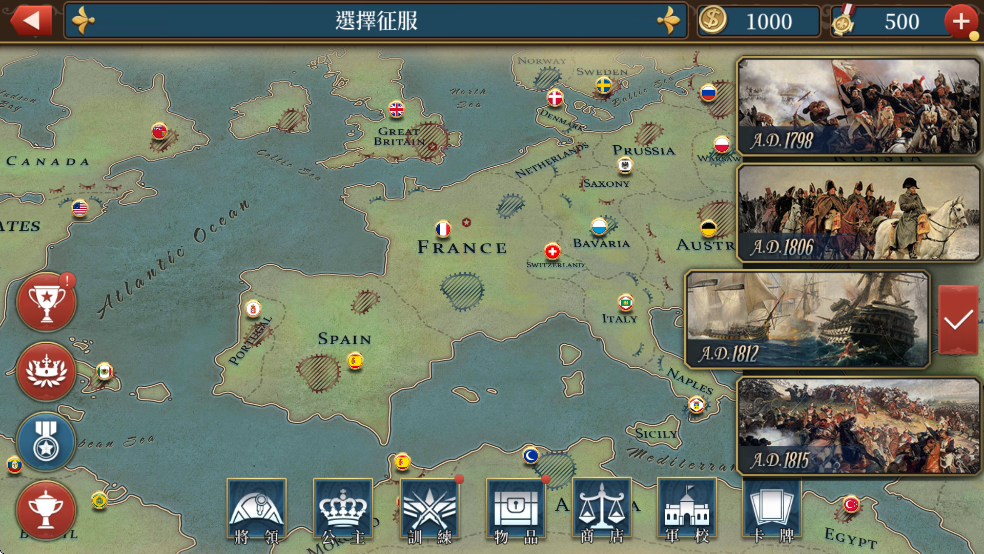
Task: Select France's flag on the map
Action: (x=443, y=229)
